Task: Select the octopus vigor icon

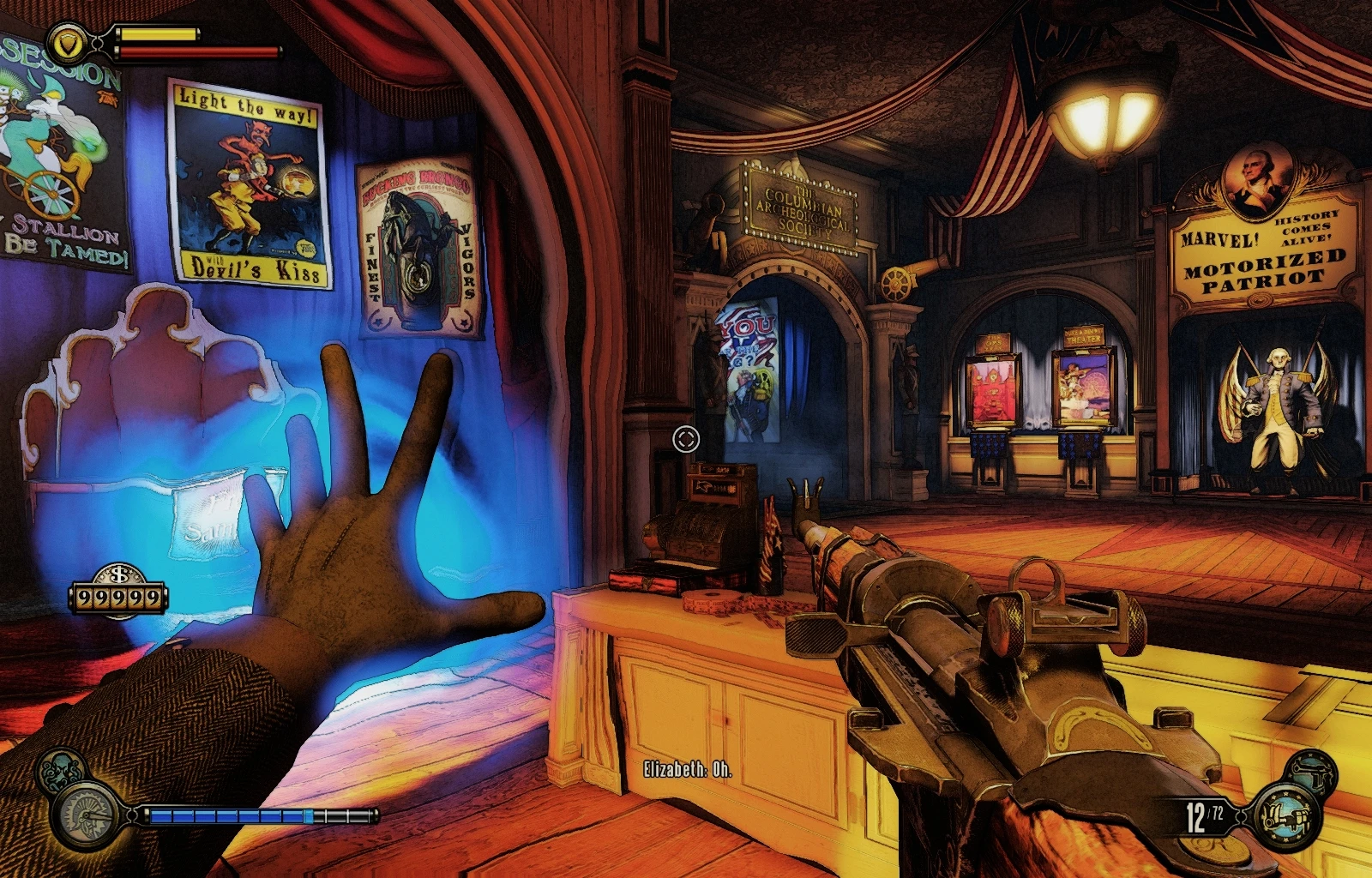Action: (x=60, y=771)
